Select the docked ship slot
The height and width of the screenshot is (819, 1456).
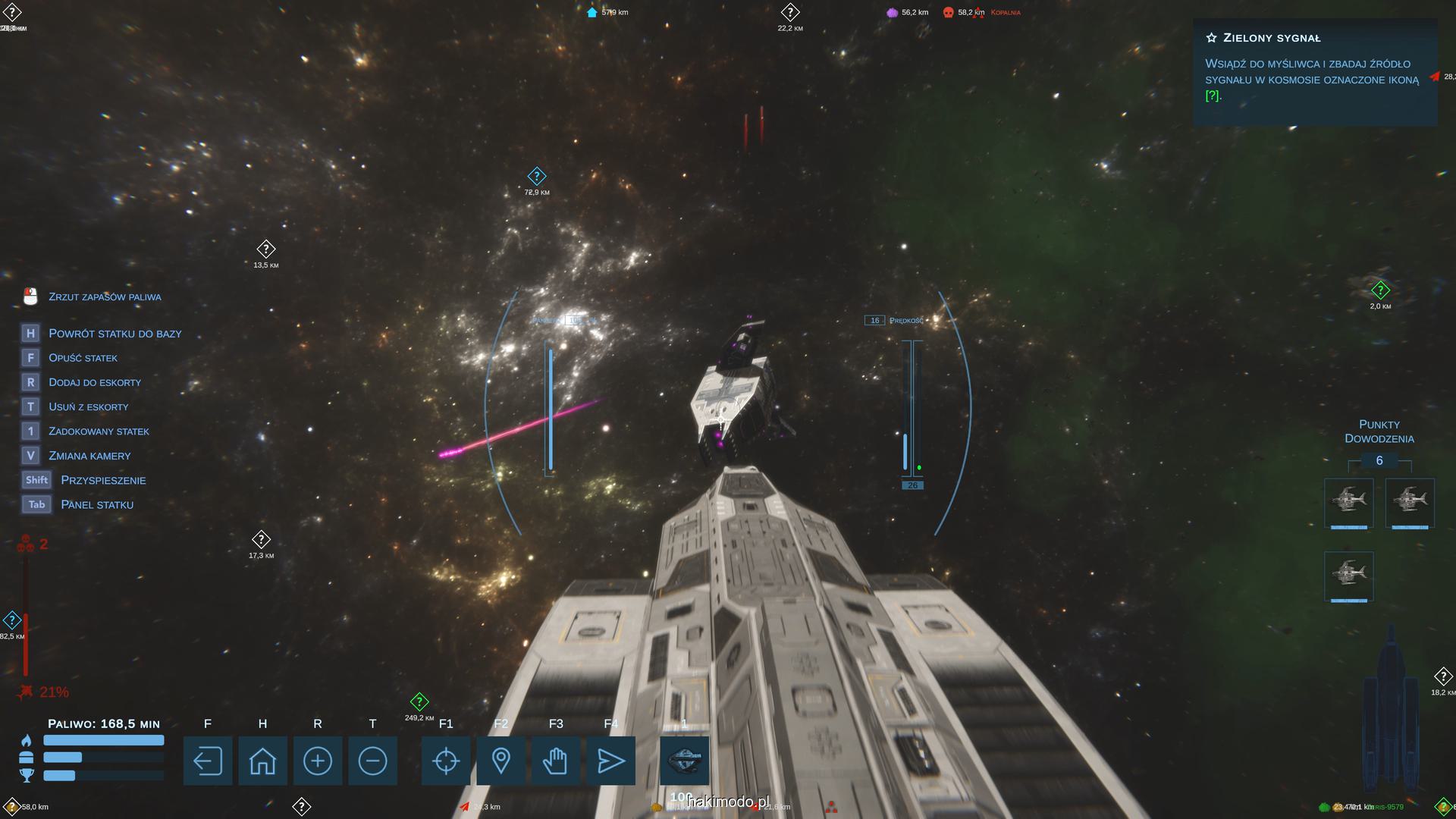(x=684, y=761)
